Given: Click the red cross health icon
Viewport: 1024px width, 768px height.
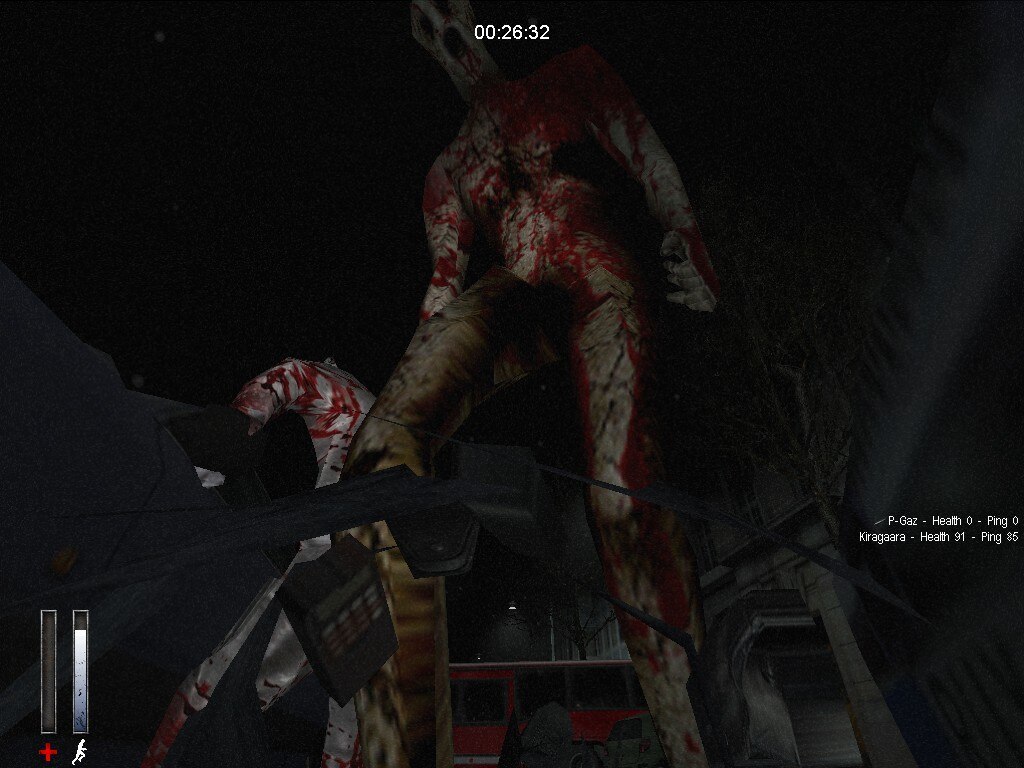Looking at the screenshot, I should pos(48,751).
